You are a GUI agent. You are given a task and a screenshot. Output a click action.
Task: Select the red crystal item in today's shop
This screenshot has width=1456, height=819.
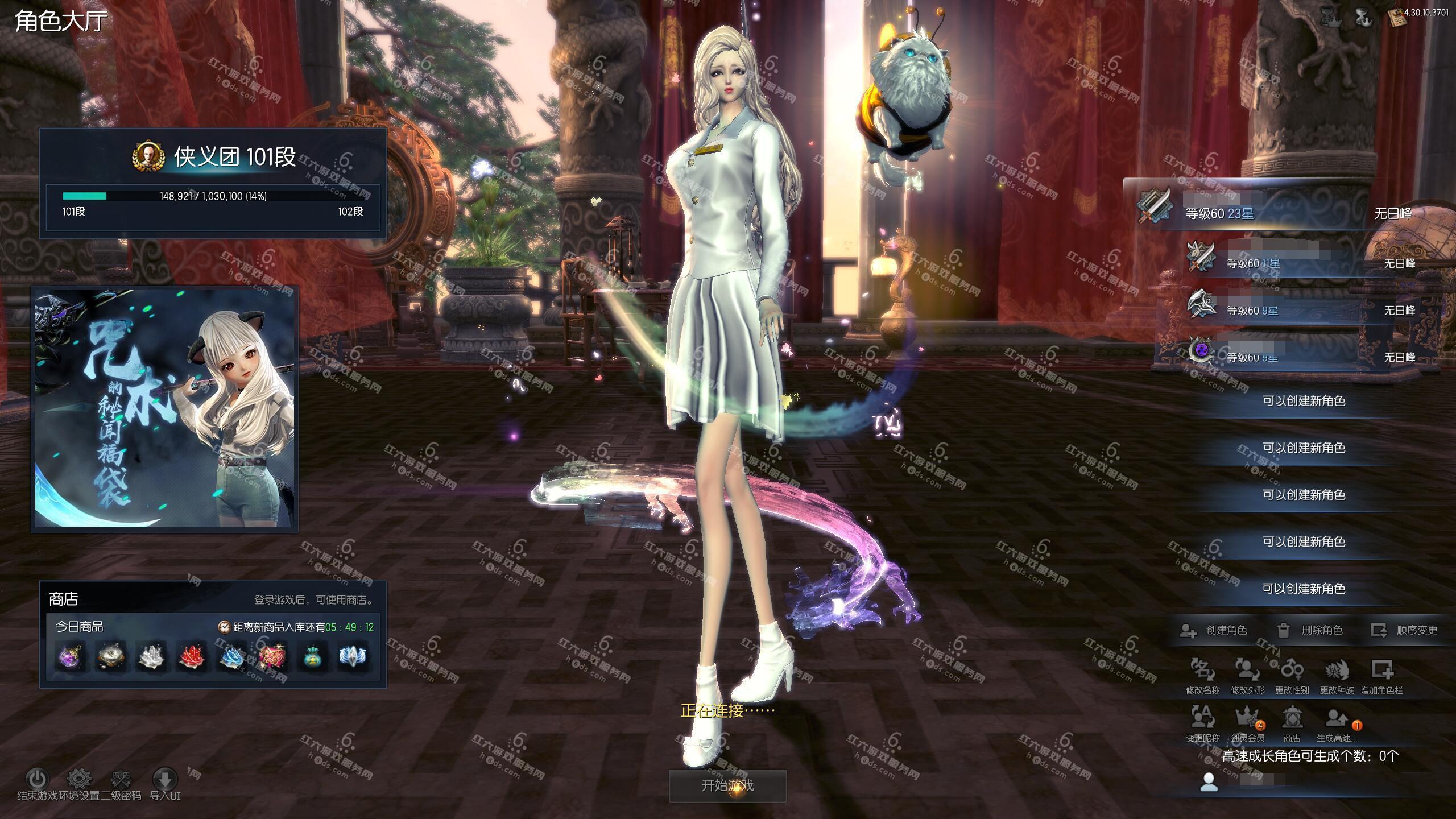(191, 657)
